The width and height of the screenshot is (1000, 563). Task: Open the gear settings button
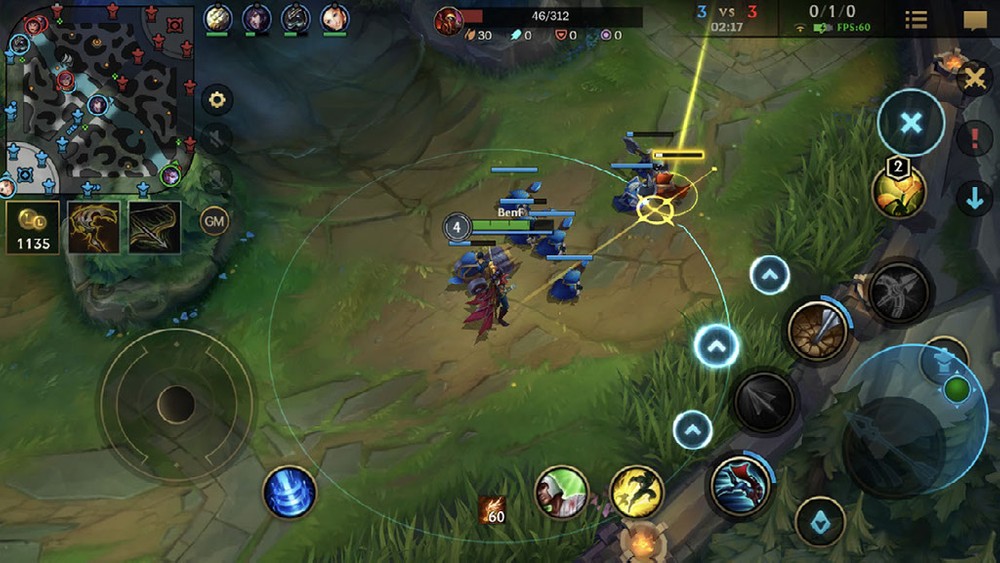[216, 100]
